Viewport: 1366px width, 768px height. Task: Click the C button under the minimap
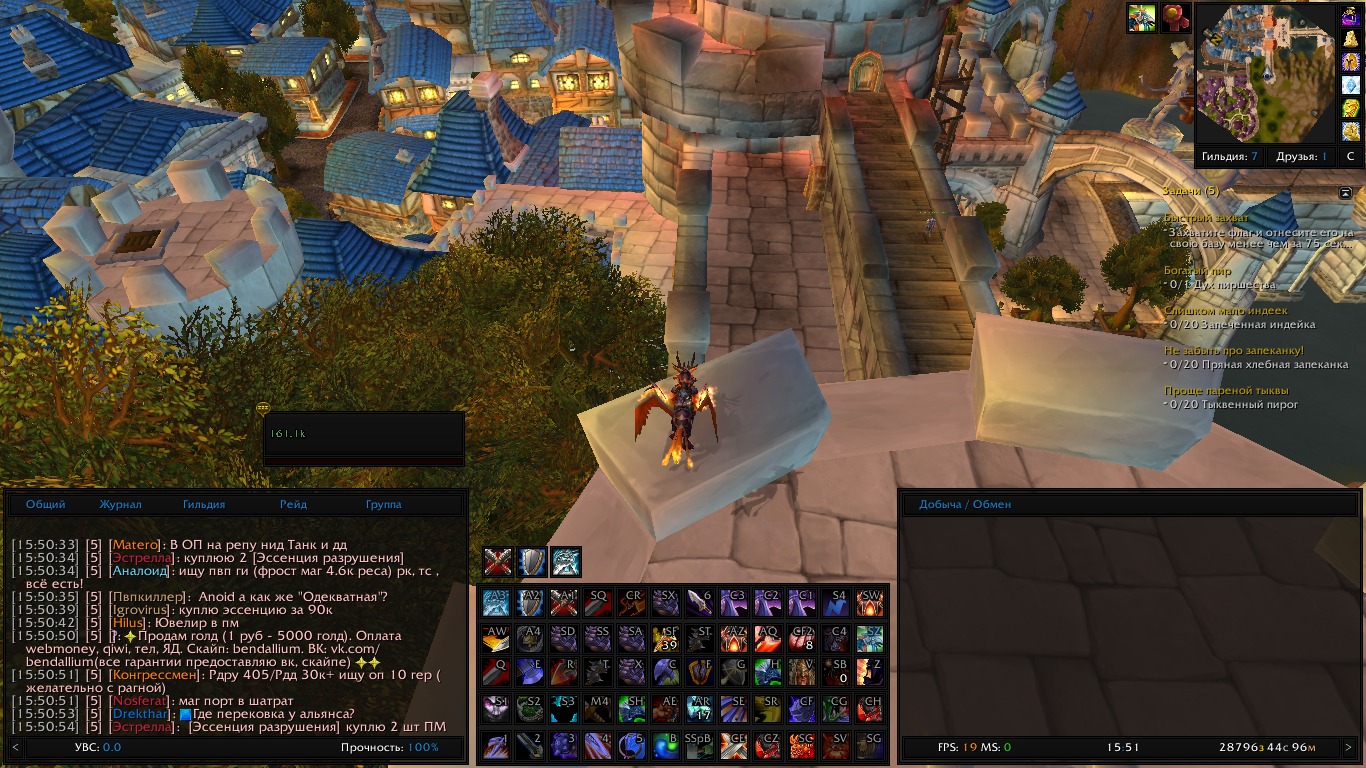[1350, 157]
